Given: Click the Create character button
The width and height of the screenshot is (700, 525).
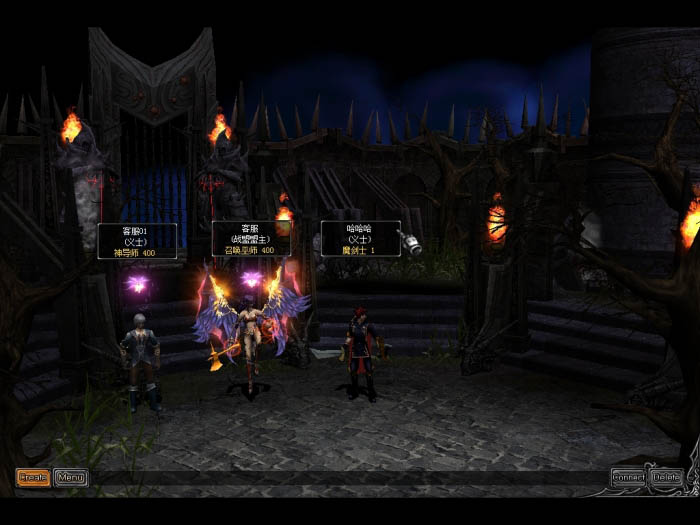Looking at the screenshot, I should coord(33,478).
